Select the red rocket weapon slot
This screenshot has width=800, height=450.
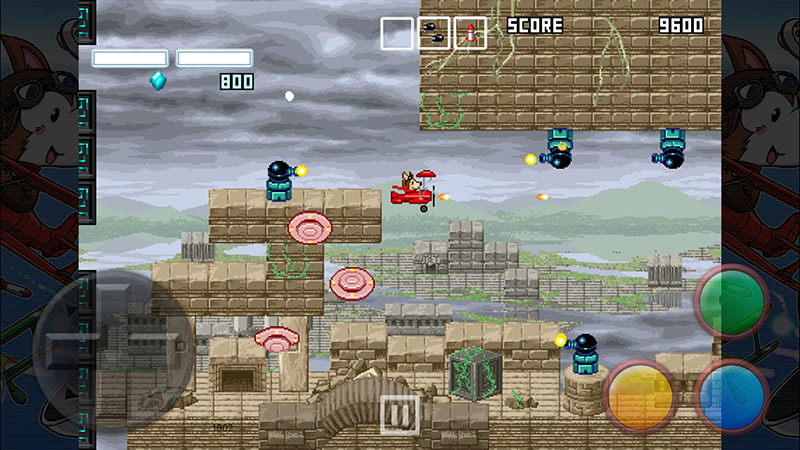click(x=470, y=33)
